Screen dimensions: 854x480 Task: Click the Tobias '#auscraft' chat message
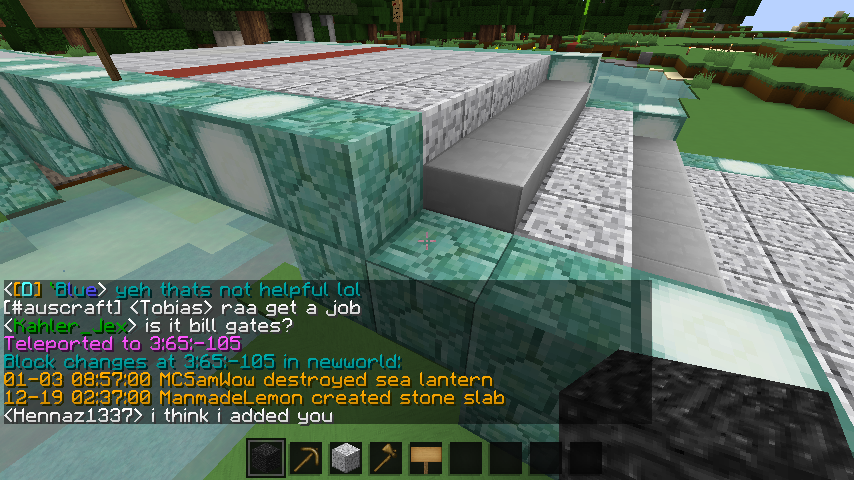pos(181,307)
